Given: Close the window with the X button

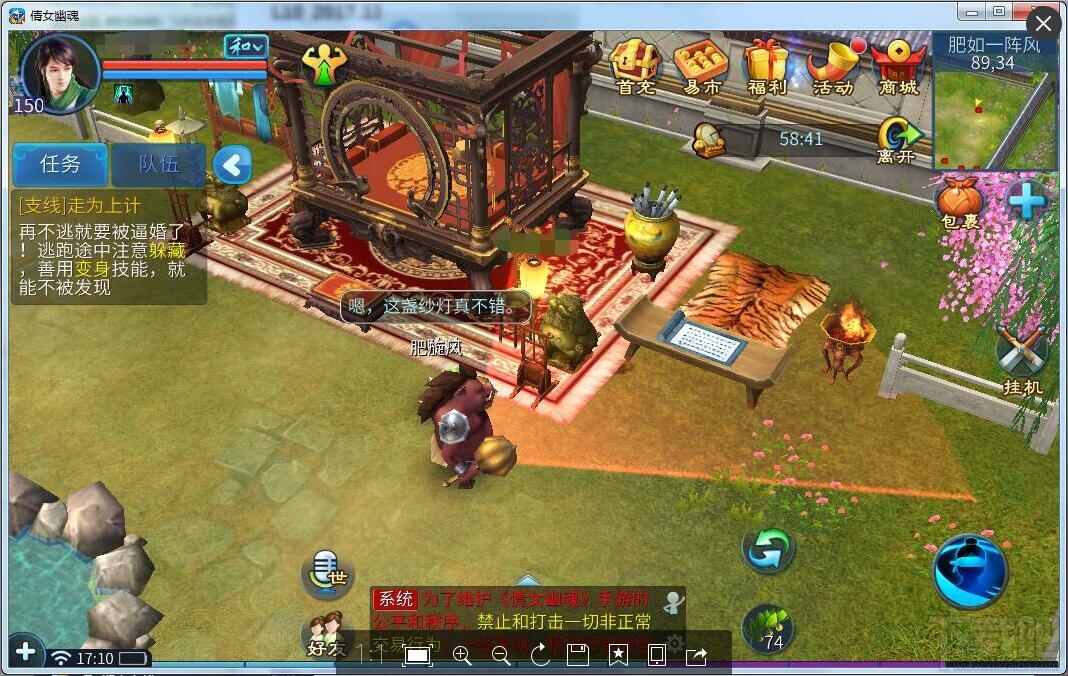Looking at the screenshot, I should [x=1043, y=24].
